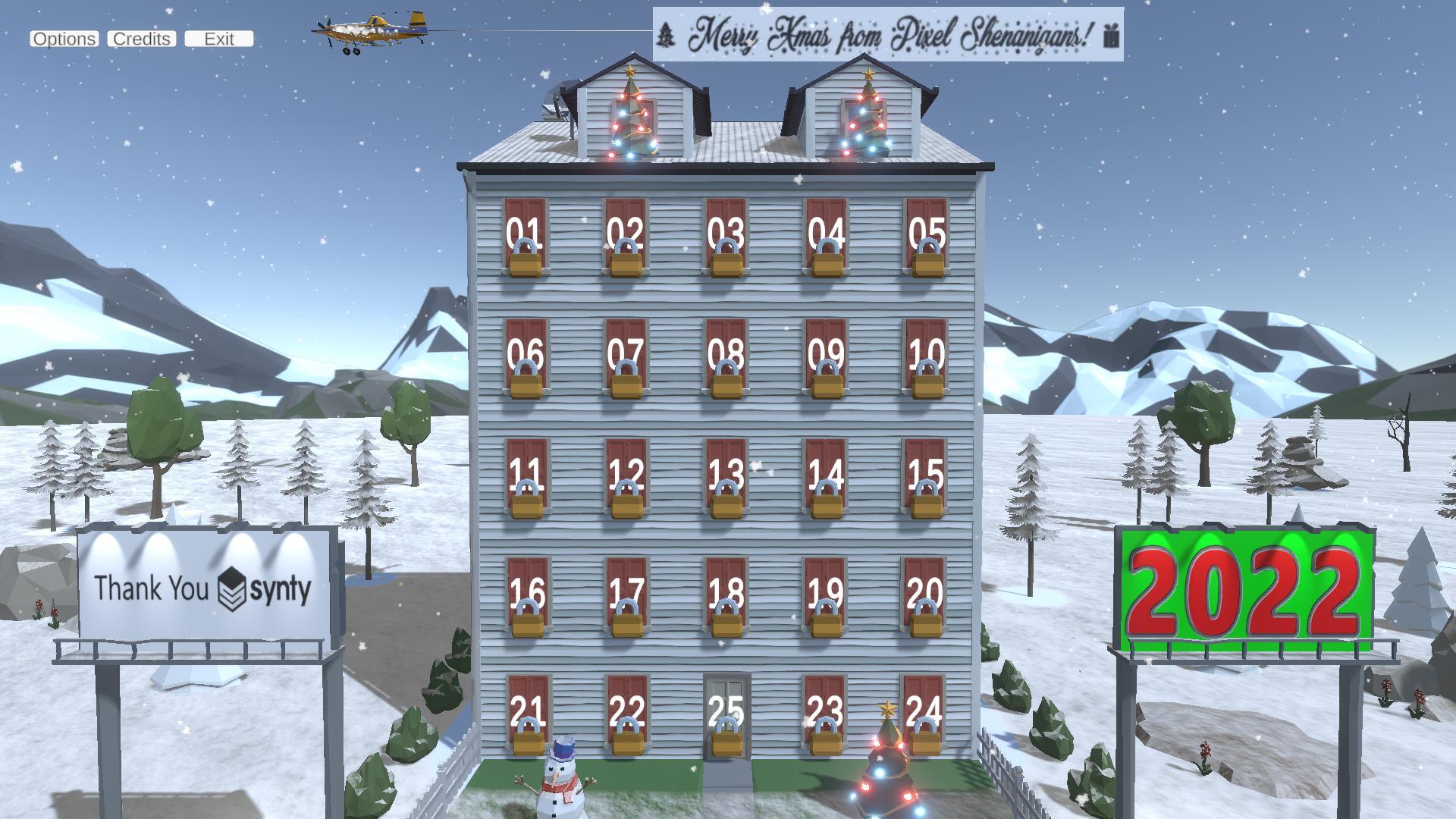1456x819 pixels.
Task: Open the Options menu
Action: 64,39
